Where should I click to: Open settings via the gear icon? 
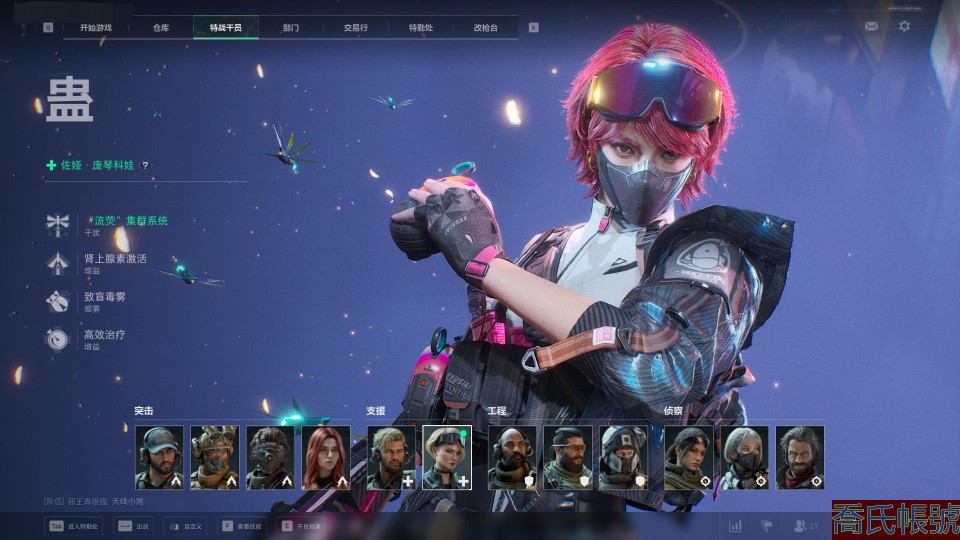coord(905,26)
